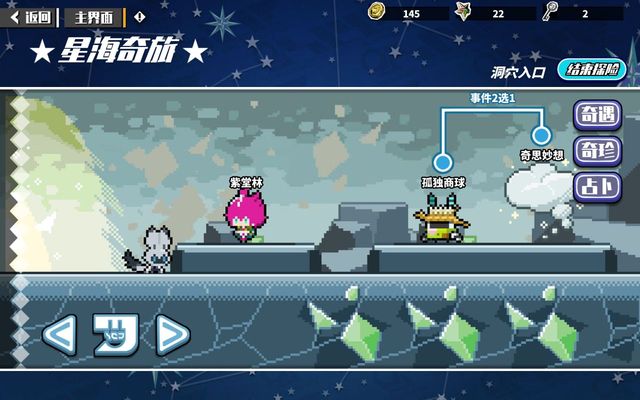Viewport: 640px width, 400px height.
Task: Open the 奇遇 panel
Action: [x=596, y=114]
